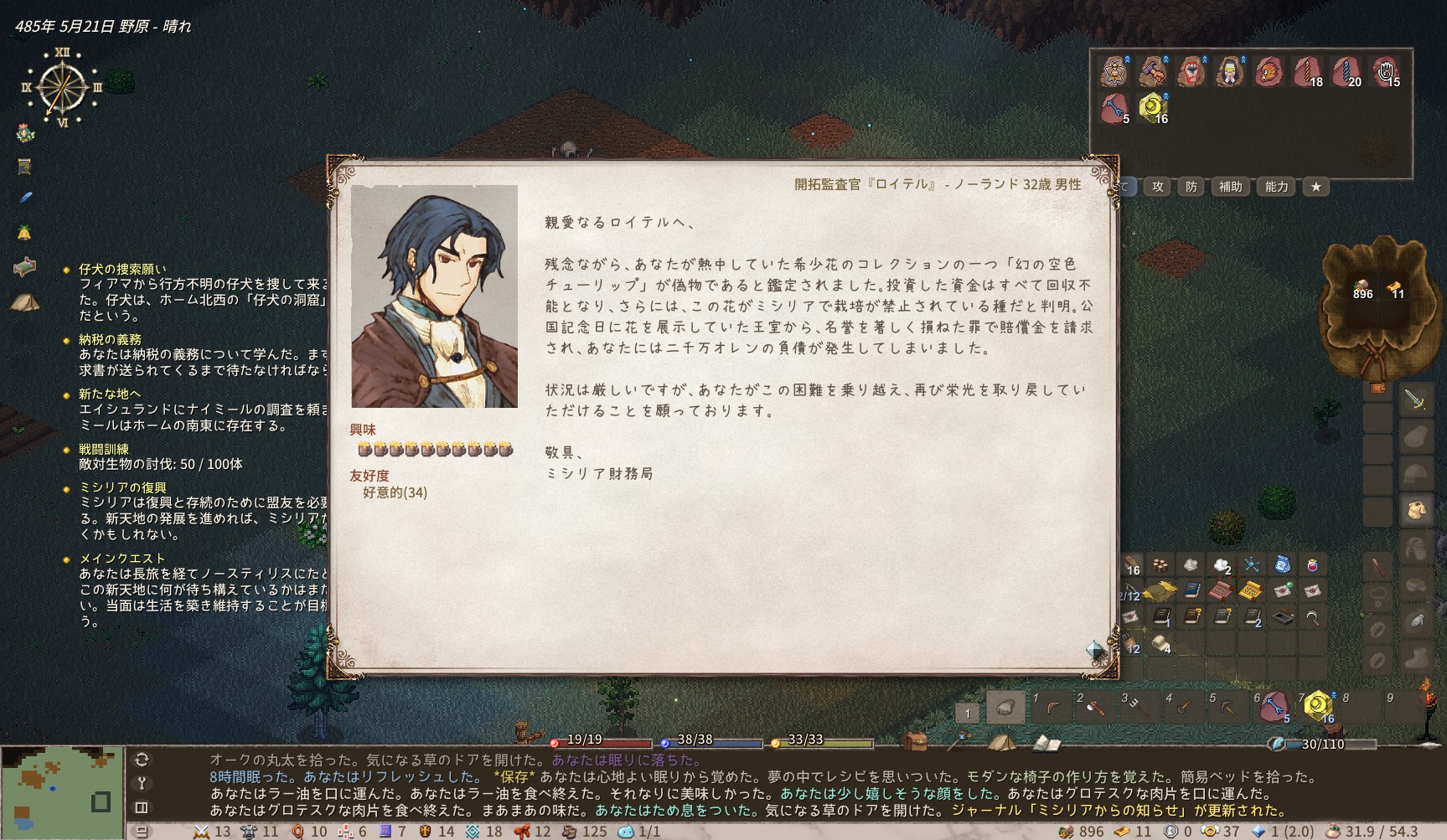The width and height of the screenshot is (1447, 840).
Task: Use the hand spell with 15 charges
Action: coord(1384,72)
